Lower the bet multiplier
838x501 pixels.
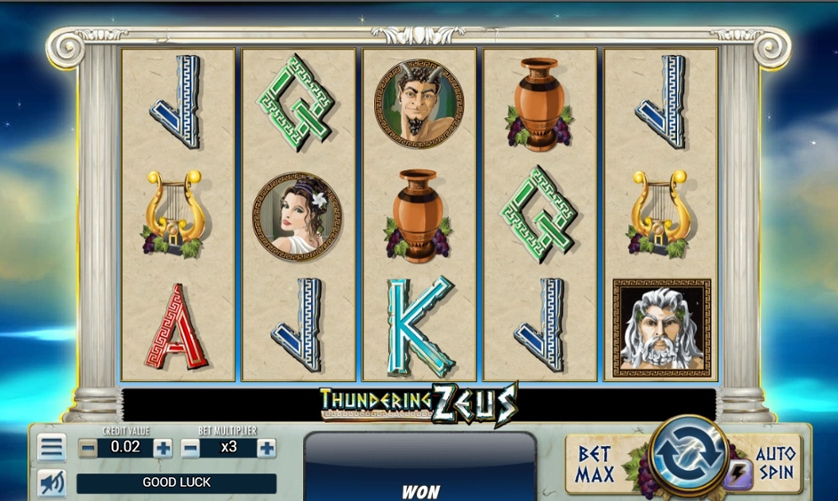[191, 448]
